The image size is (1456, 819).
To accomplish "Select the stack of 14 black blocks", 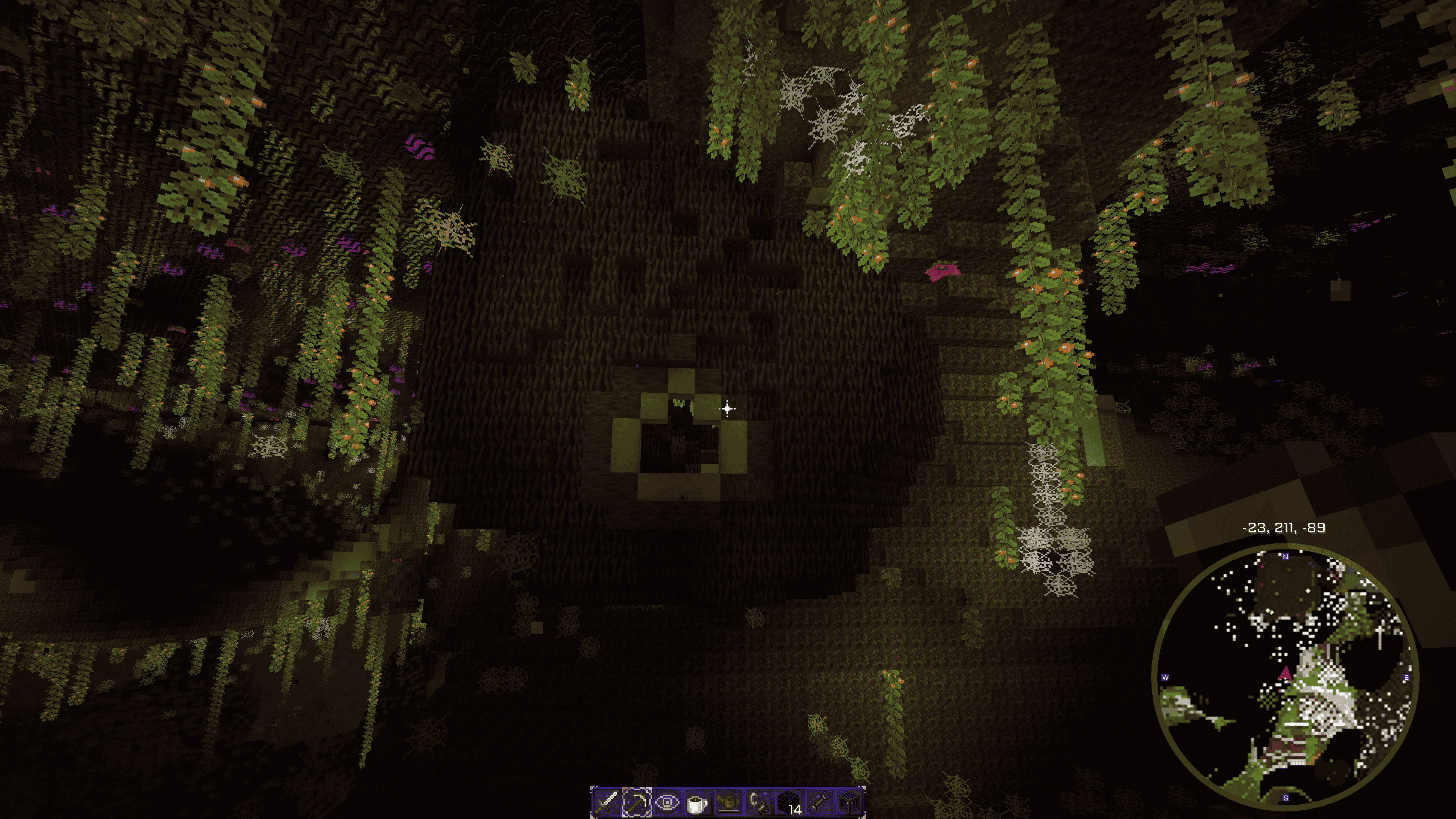I will click(x=789, y=802).
